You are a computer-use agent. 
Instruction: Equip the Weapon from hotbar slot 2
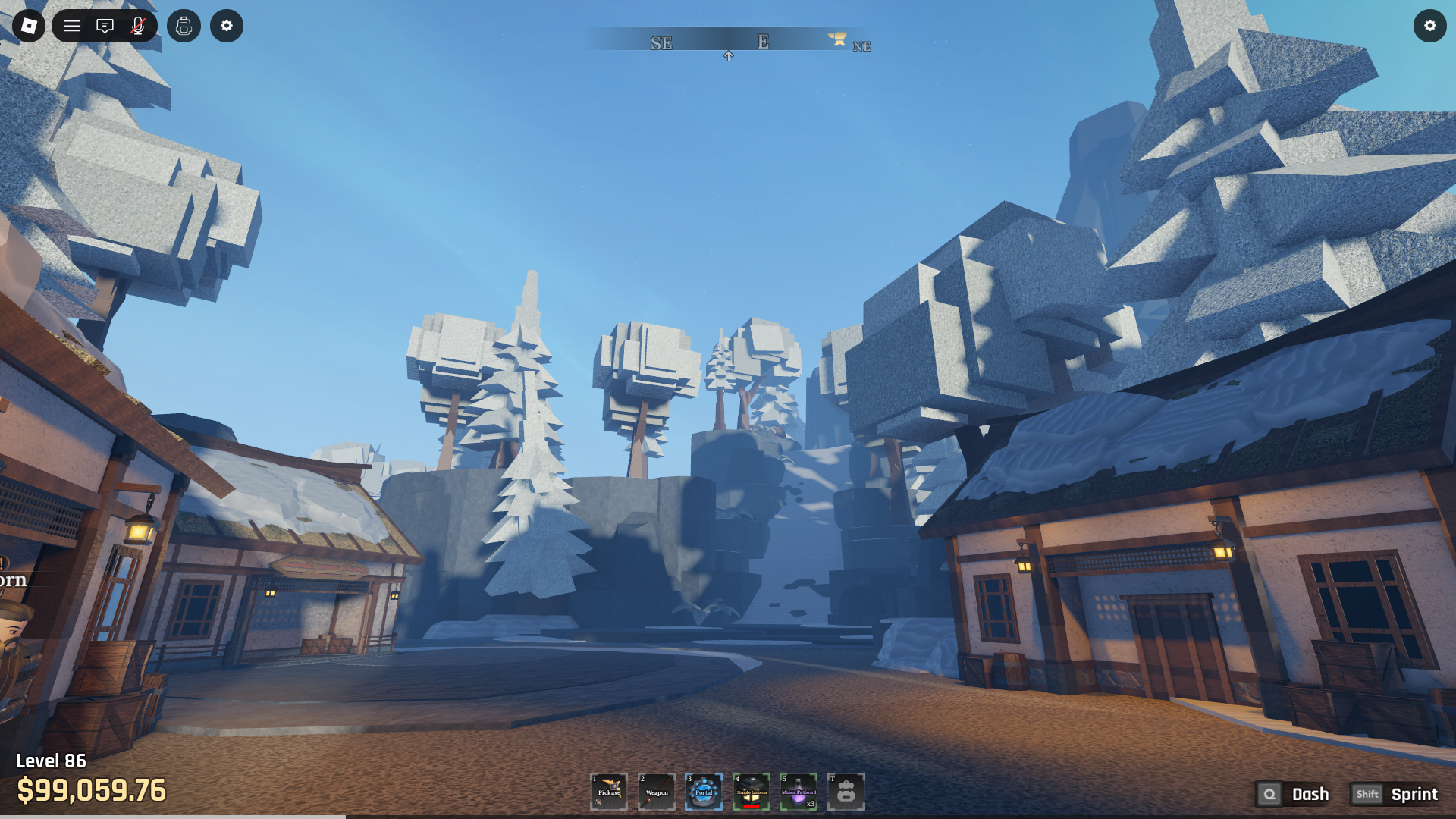[x=657, y=791]
